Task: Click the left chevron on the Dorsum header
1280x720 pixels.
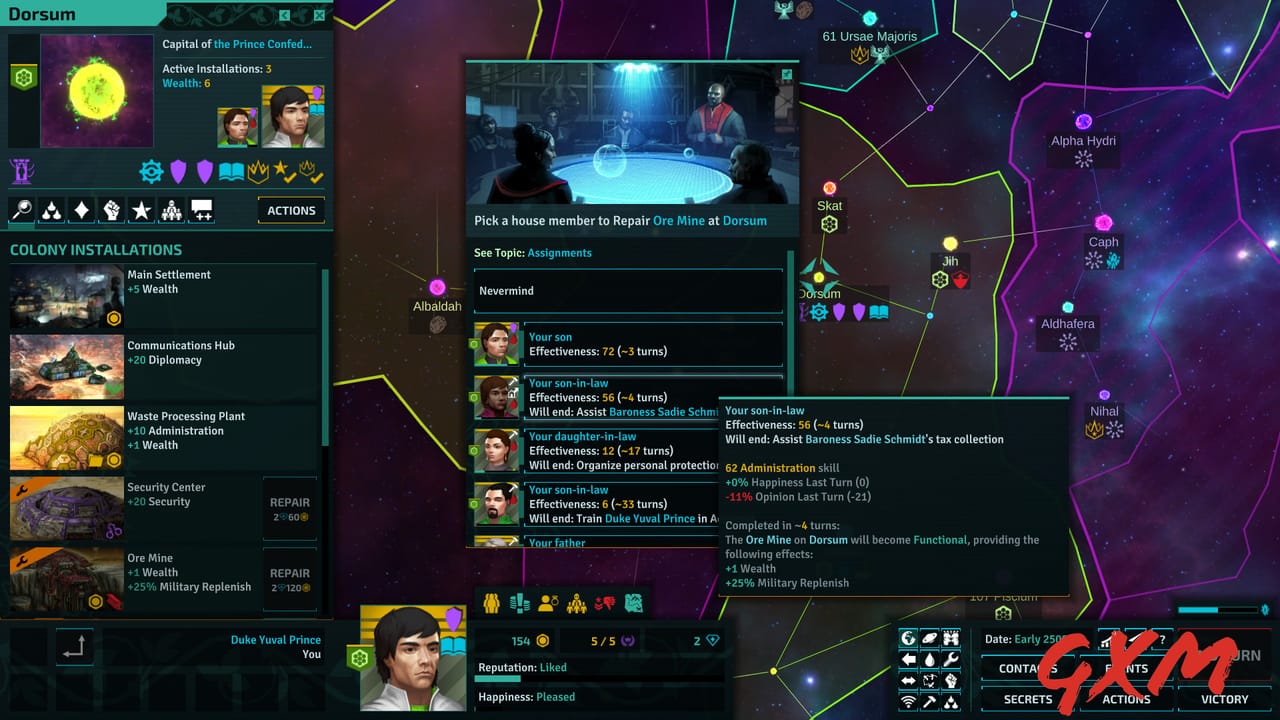Action: pos(285,16)
